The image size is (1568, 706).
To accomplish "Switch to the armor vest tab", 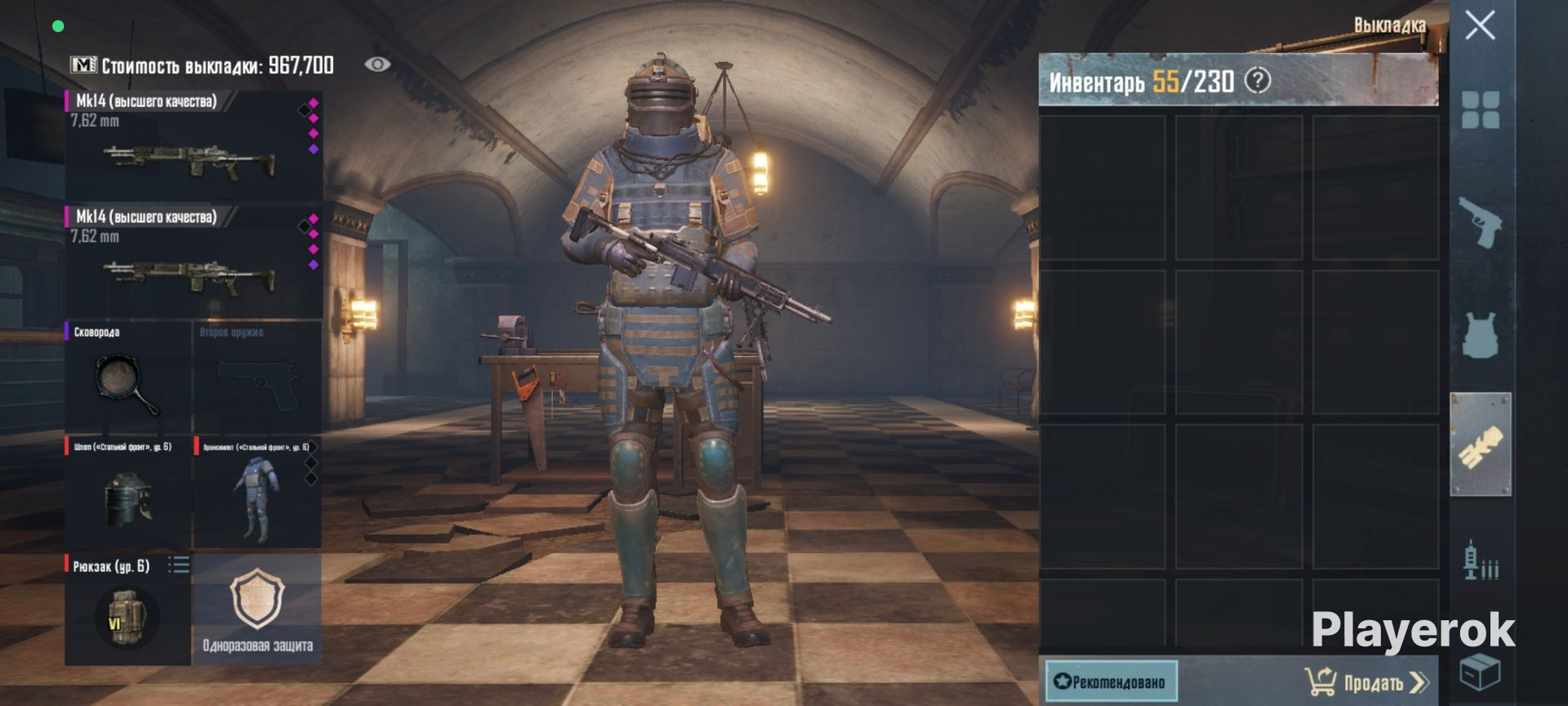I will click(x=1480, y=333).
